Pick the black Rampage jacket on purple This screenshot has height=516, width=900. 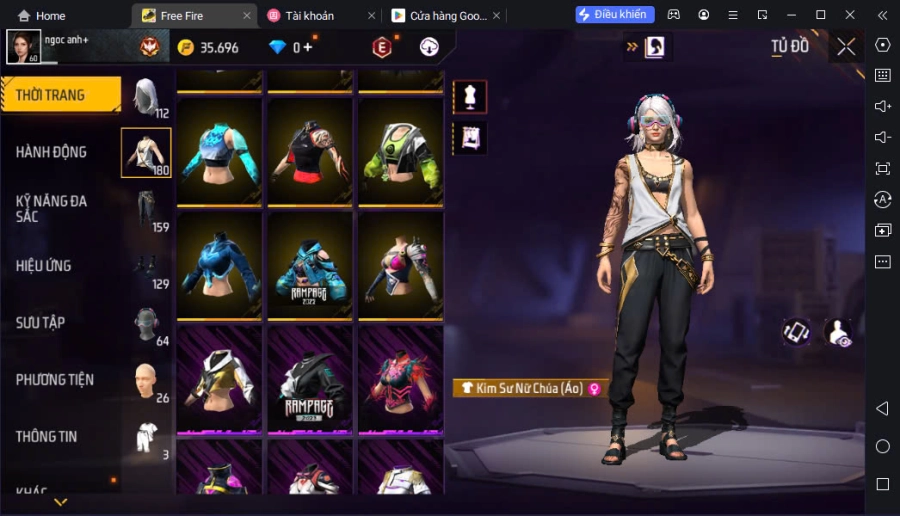tap(310, 380)
